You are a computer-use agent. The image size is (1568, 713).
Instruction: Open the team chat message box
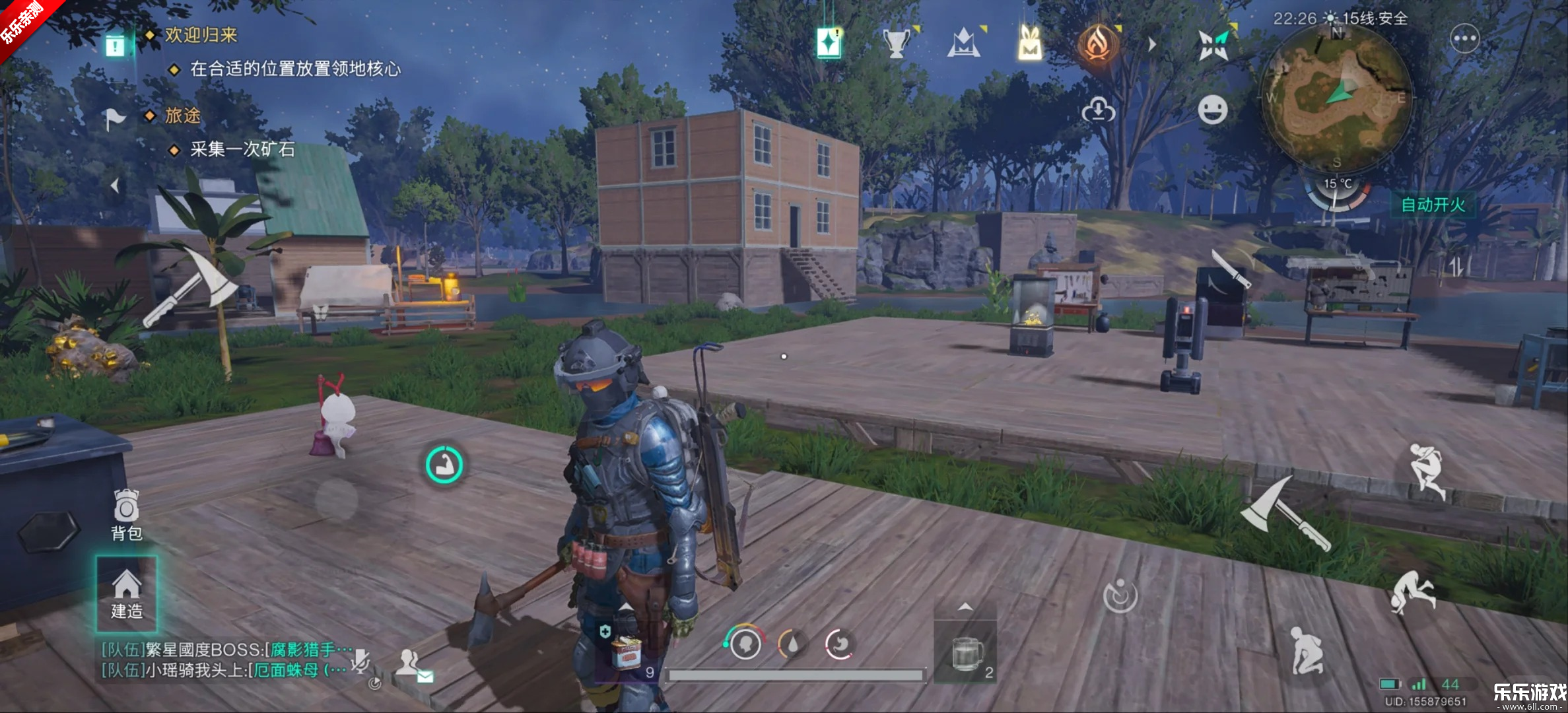(x=224, y=660)
